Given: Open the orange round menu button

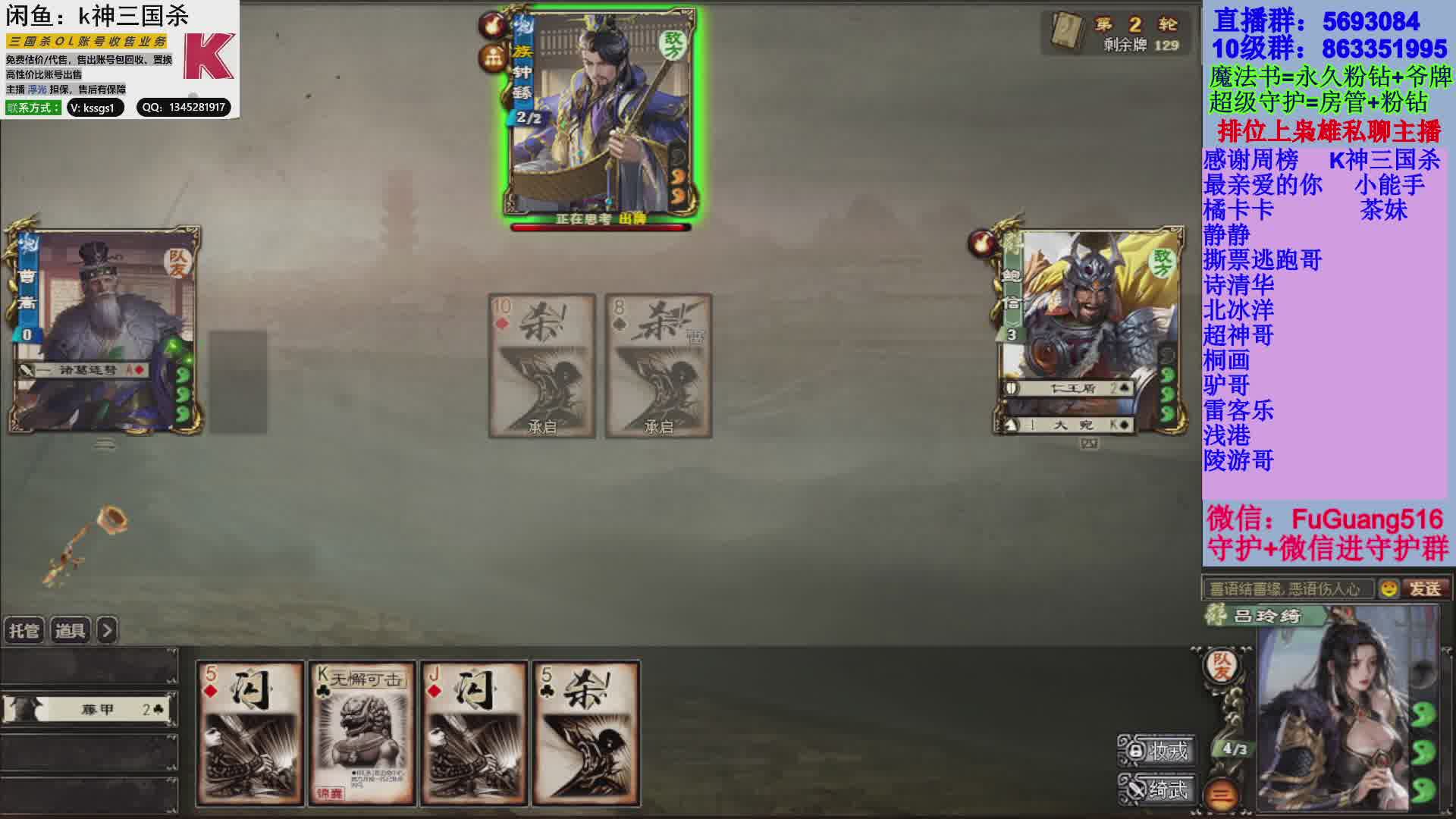Looking at the screenshot, I should [x=1221, y=795].
